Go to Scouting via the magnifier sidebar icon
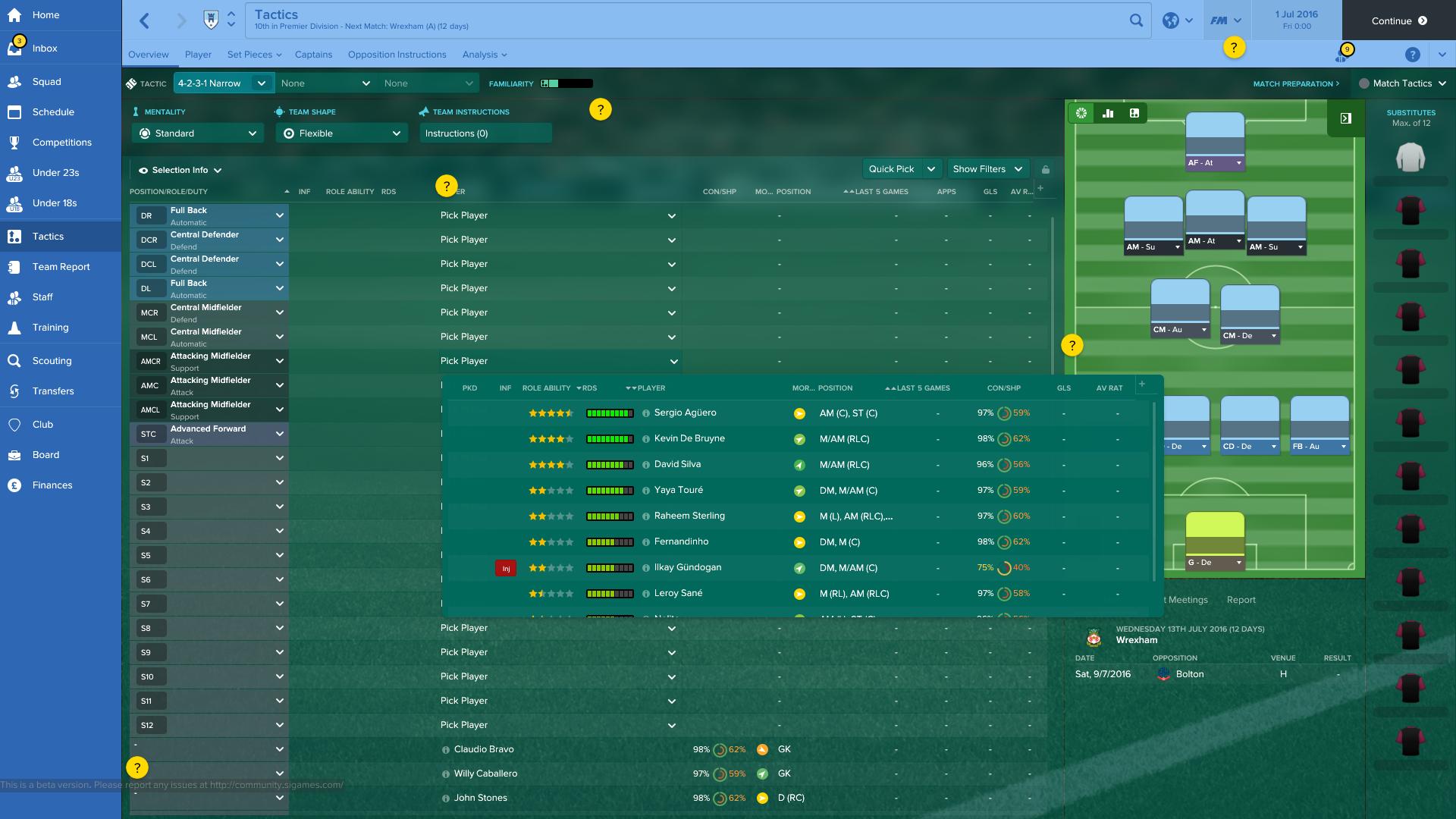Screen dimensions: 1456x819 (x=50, y=360)
